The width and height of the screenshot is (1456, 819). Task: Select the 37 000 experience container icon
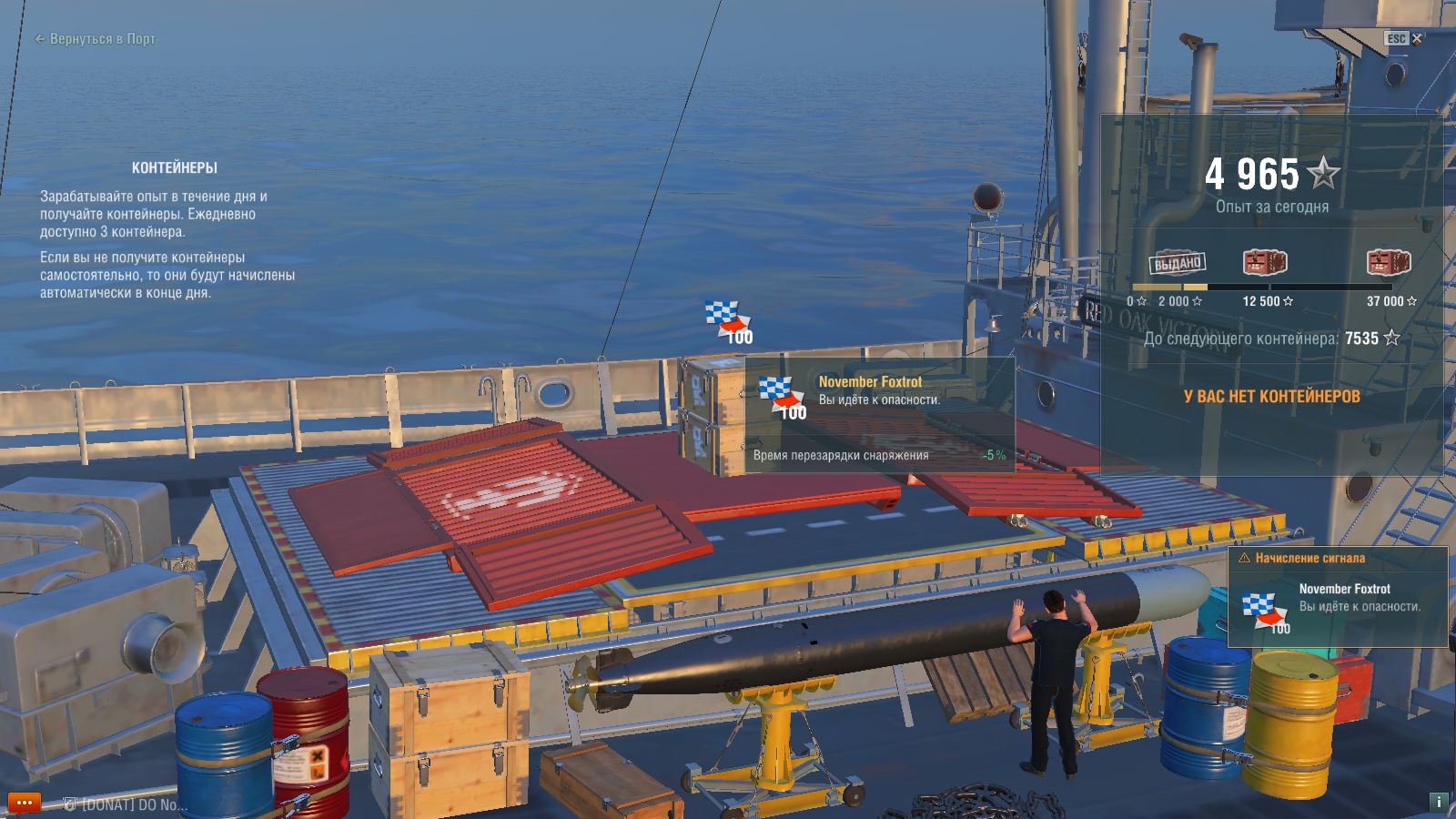point(1389,263)
